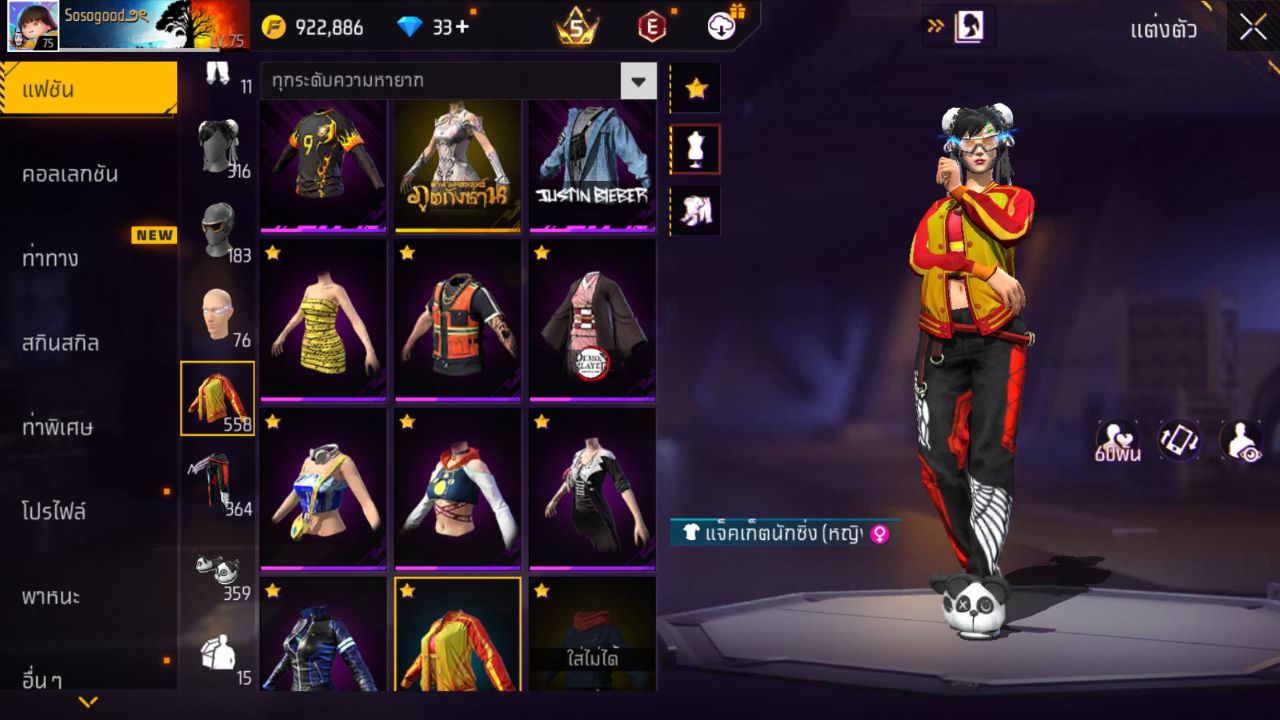The height and width of the screenshot is (720, 1280).
Task: Open the full outfit set icon below mannequin
Action: [x=695, y=208]
